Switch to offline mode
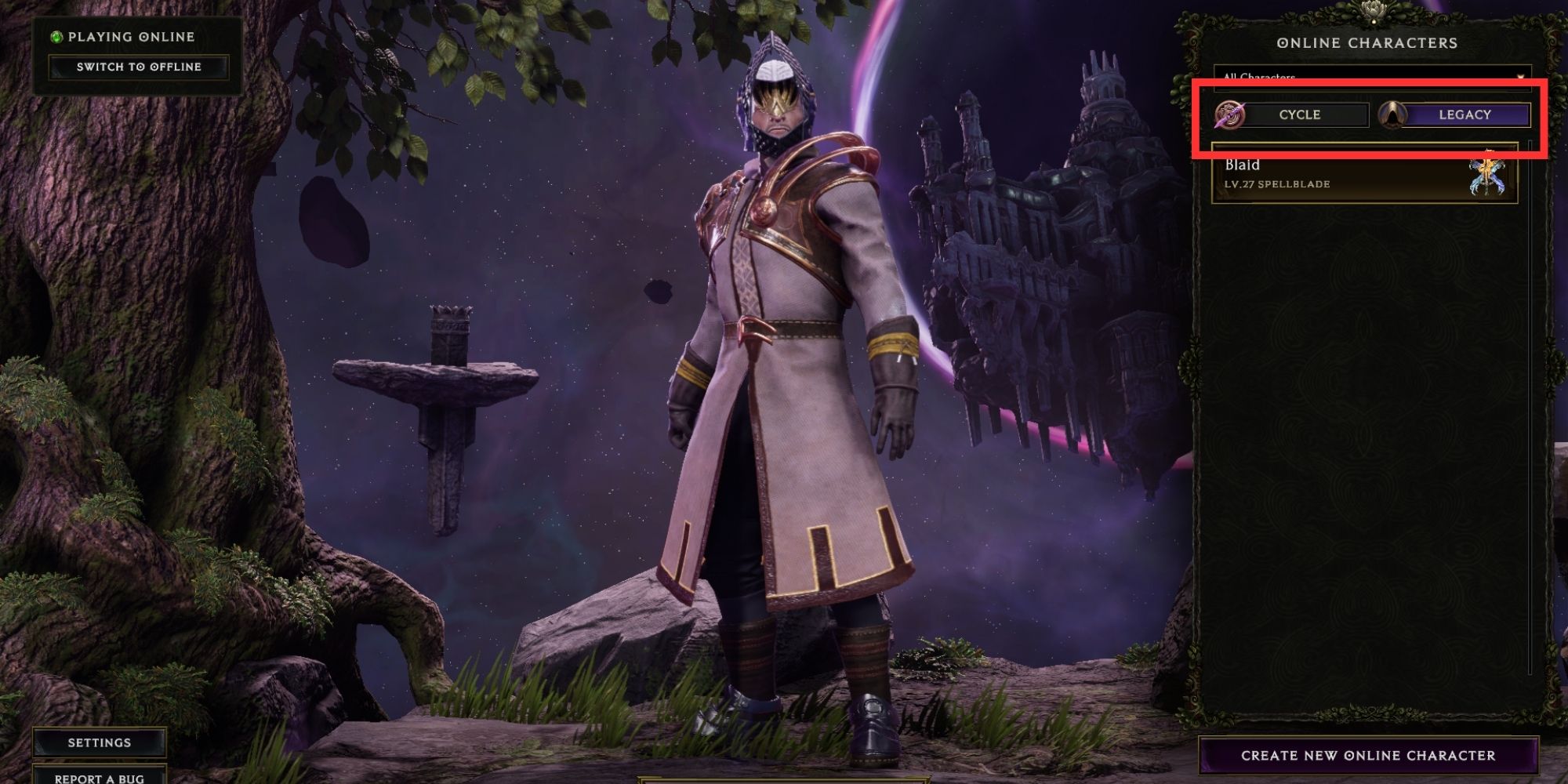 point(139,67)
